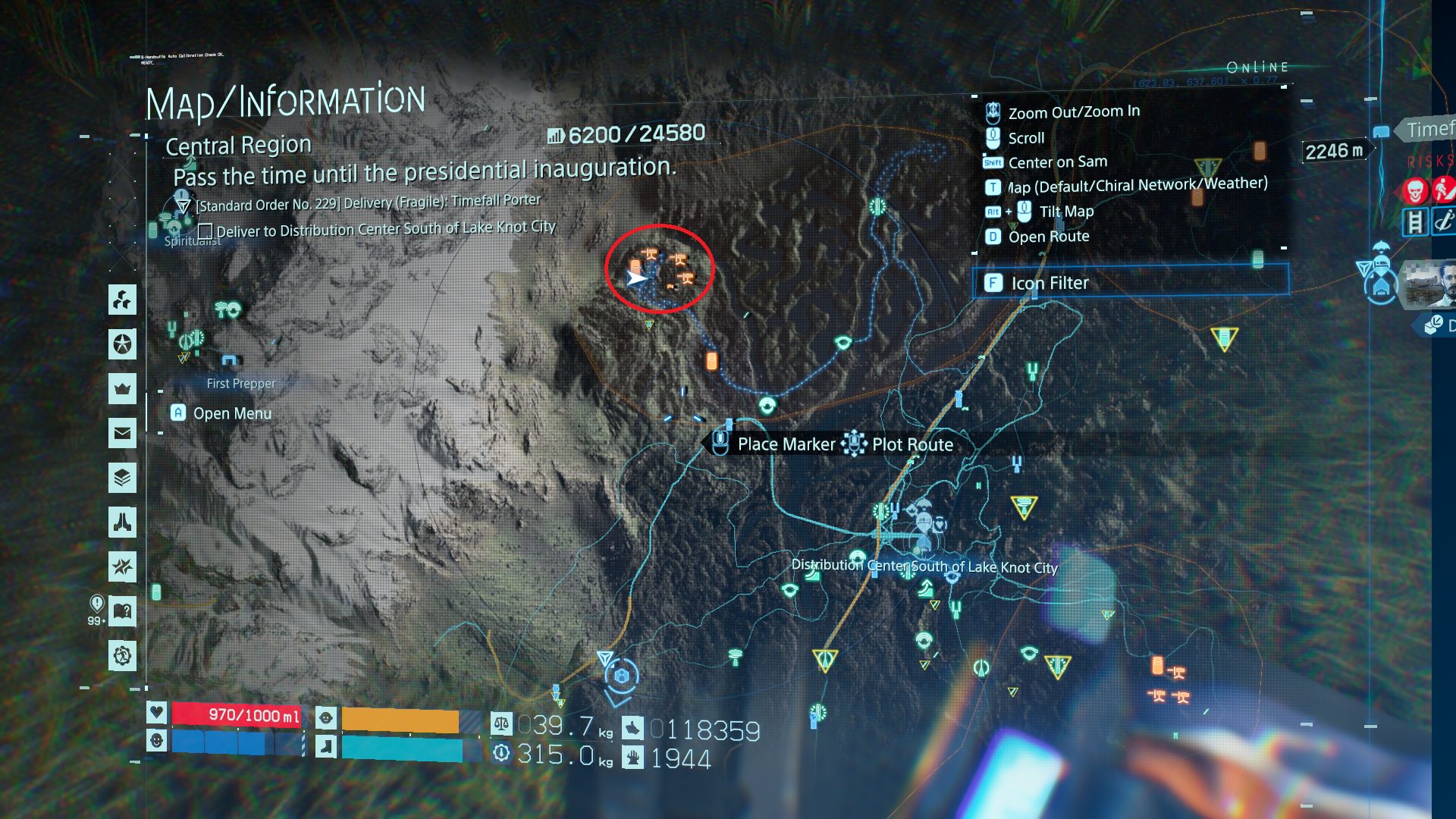The height and width of the screenshot is (819, 1456).
Task: Choose Center on Sam in controls list
Action: (x=1057, y=162)
